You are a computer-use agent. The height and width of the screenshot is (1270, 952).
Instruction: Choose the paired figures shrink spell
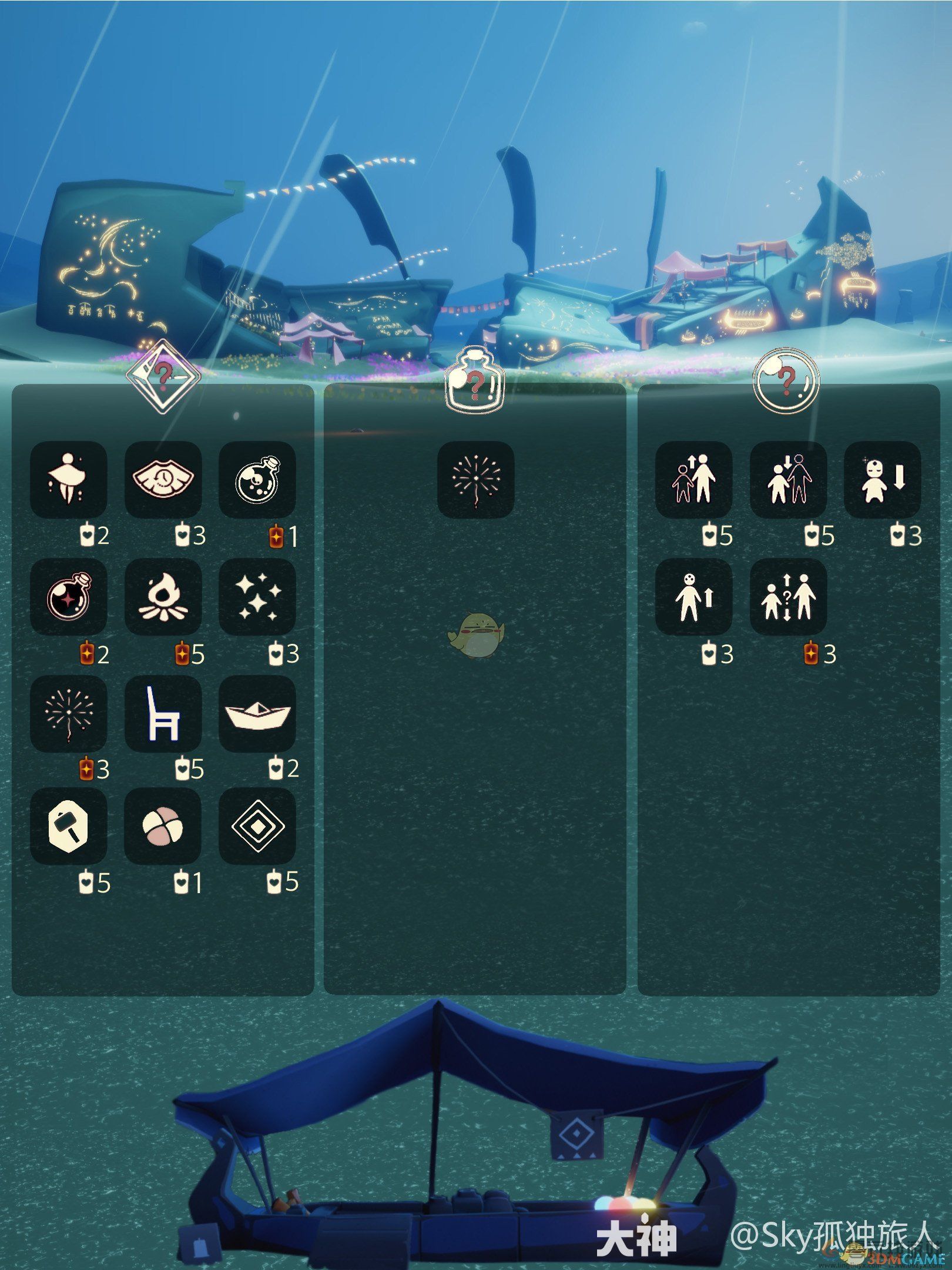coord(788,479)
